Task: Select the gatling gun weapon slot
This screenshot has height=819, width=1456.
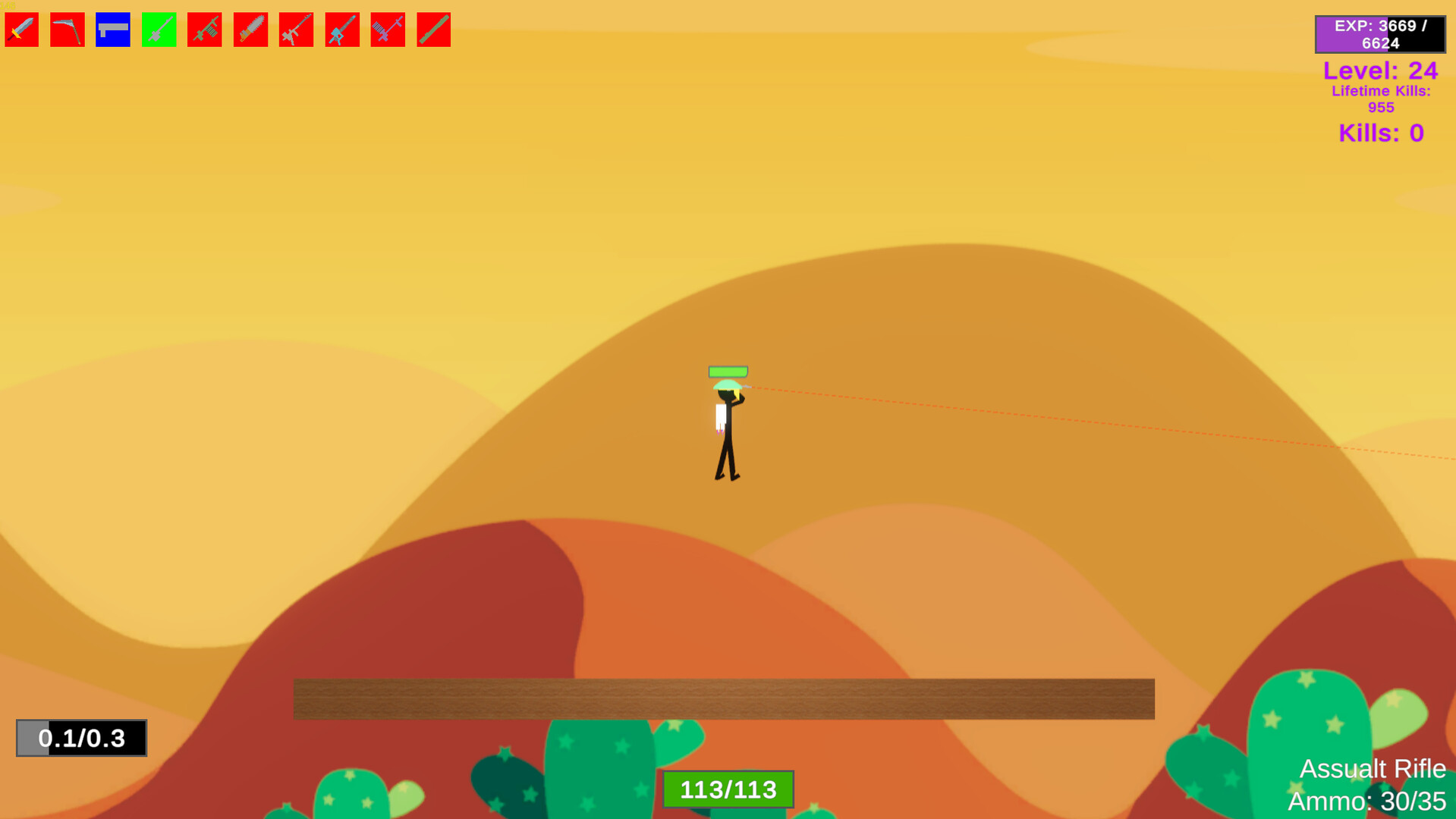Action: [x=388, y=30]
